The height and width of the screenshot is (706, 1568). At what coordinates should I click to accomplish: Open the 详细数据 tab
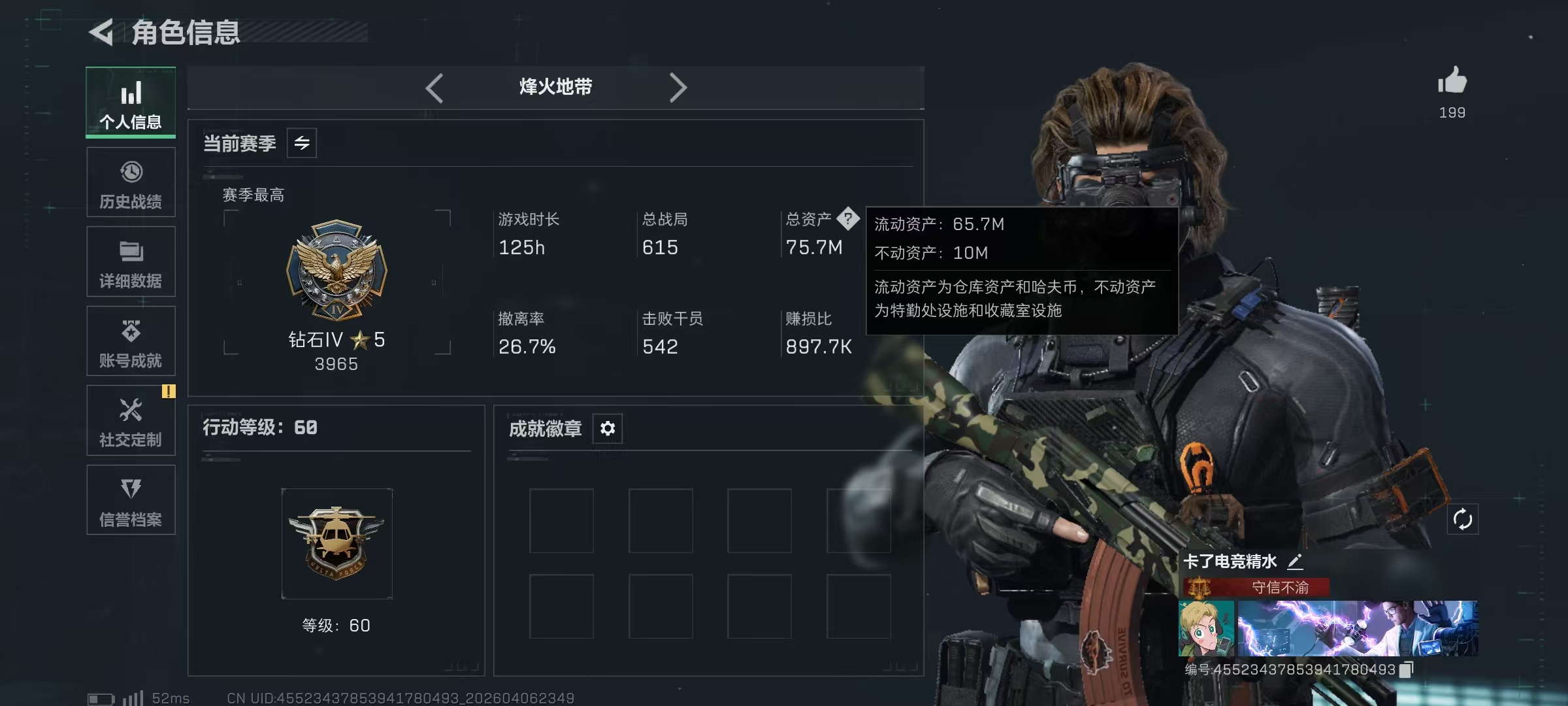(131, 262)
